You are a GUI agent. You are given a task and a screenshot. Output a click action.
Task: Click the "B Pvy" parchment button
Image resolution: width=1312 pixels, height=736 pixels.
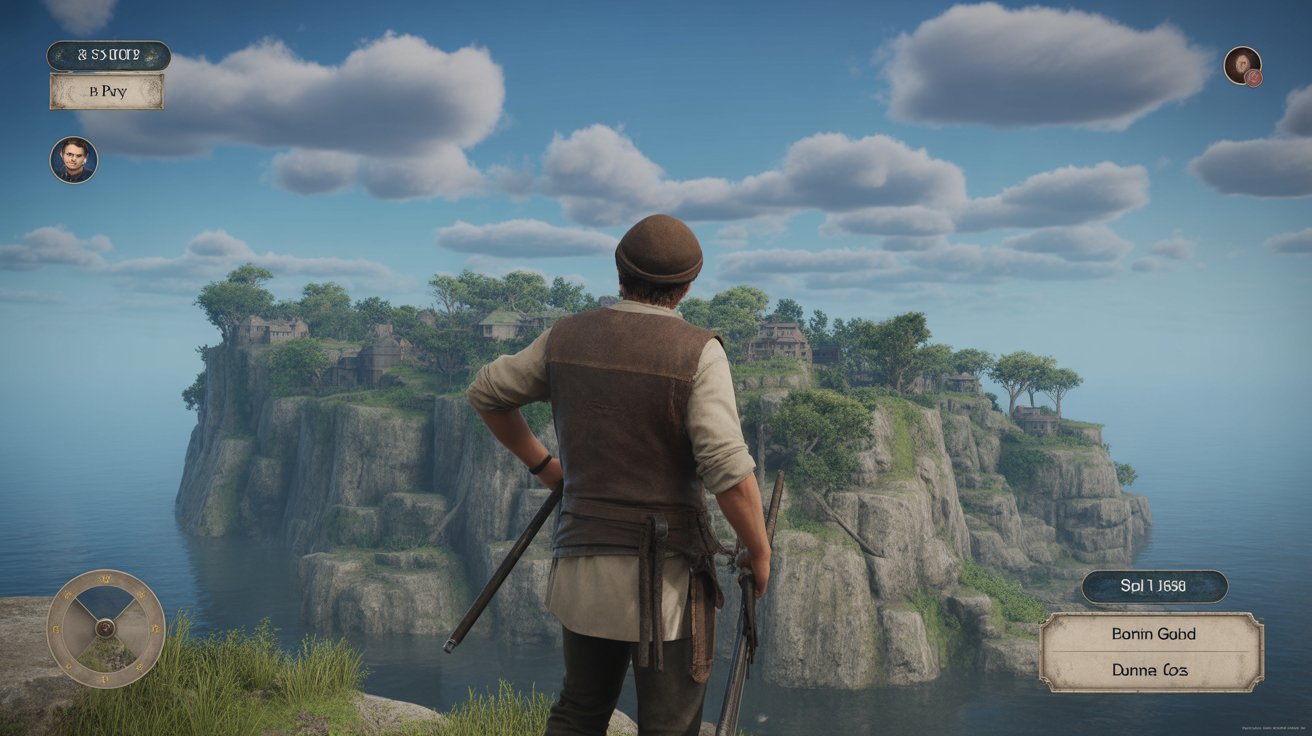click(107, 91)
